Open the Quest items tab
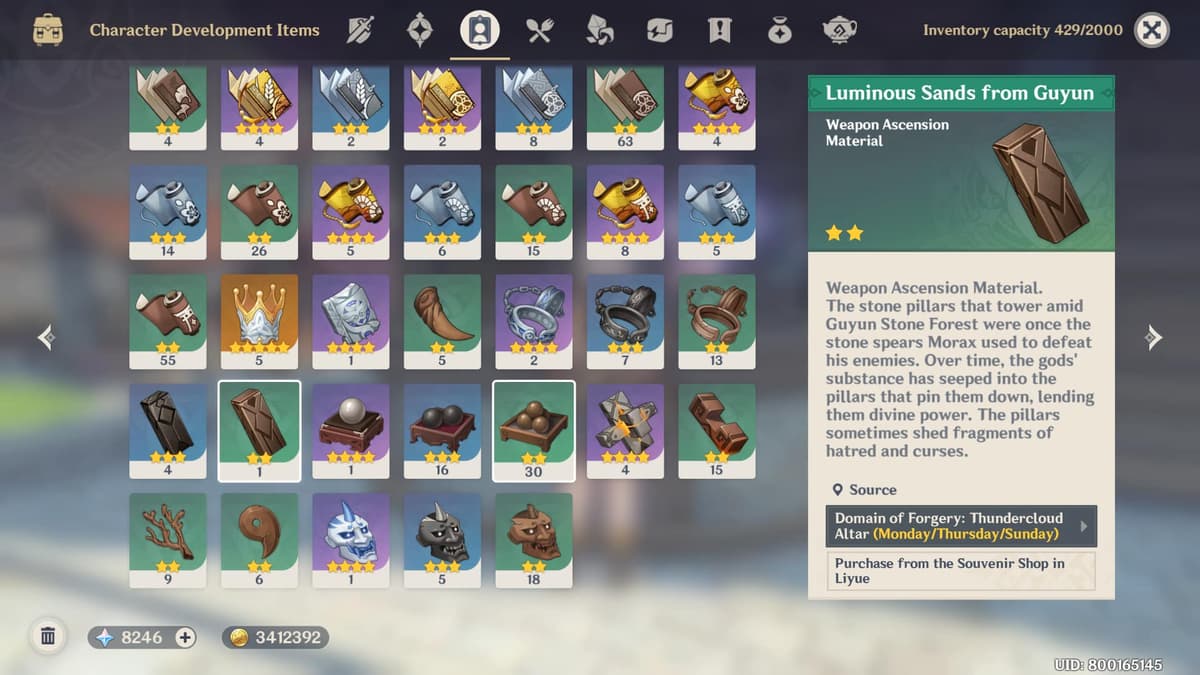This screenshot has width=1200, height=675. [719, 30]
